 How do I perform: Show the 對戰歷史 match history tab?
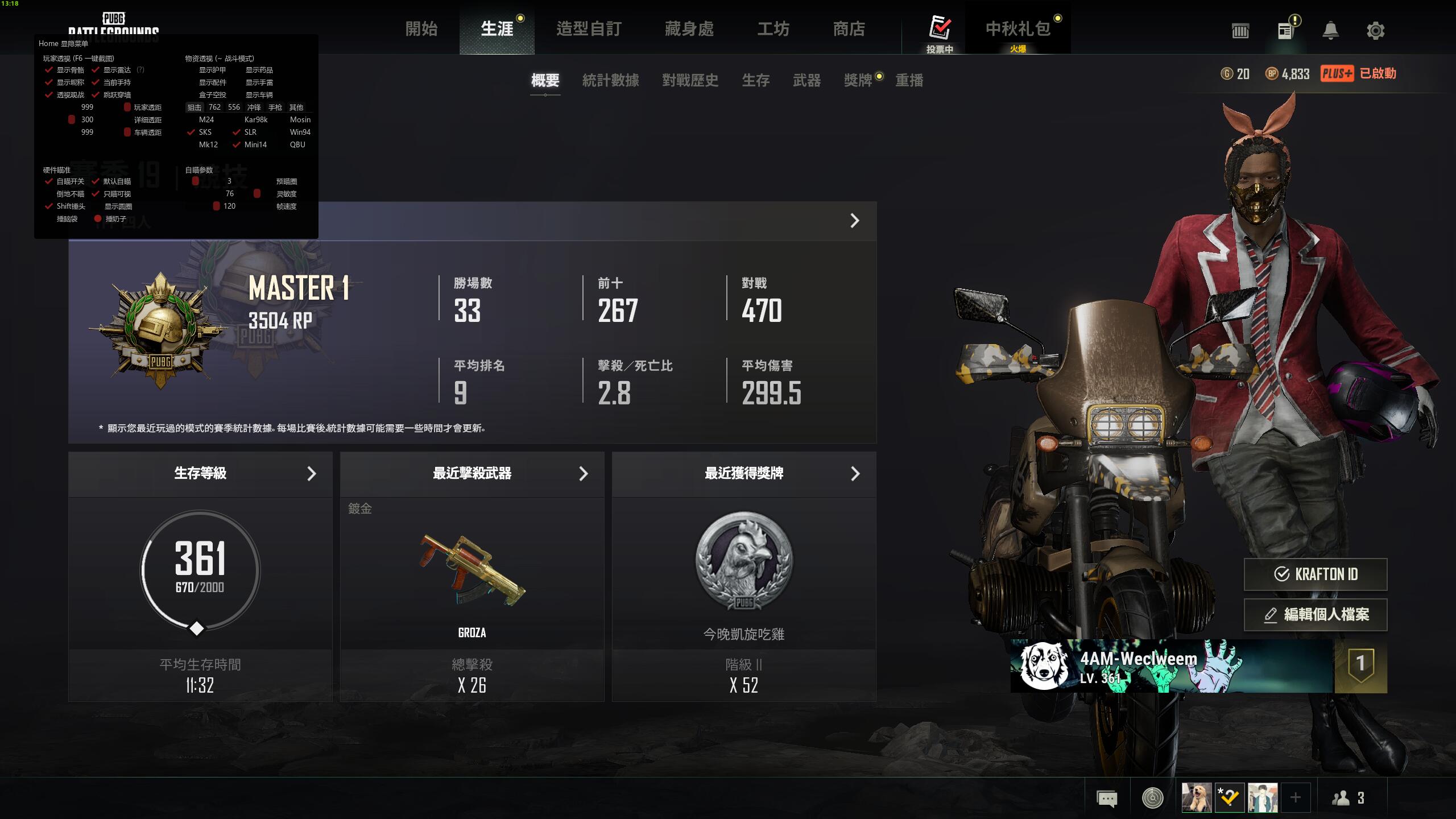coord(690,81)
